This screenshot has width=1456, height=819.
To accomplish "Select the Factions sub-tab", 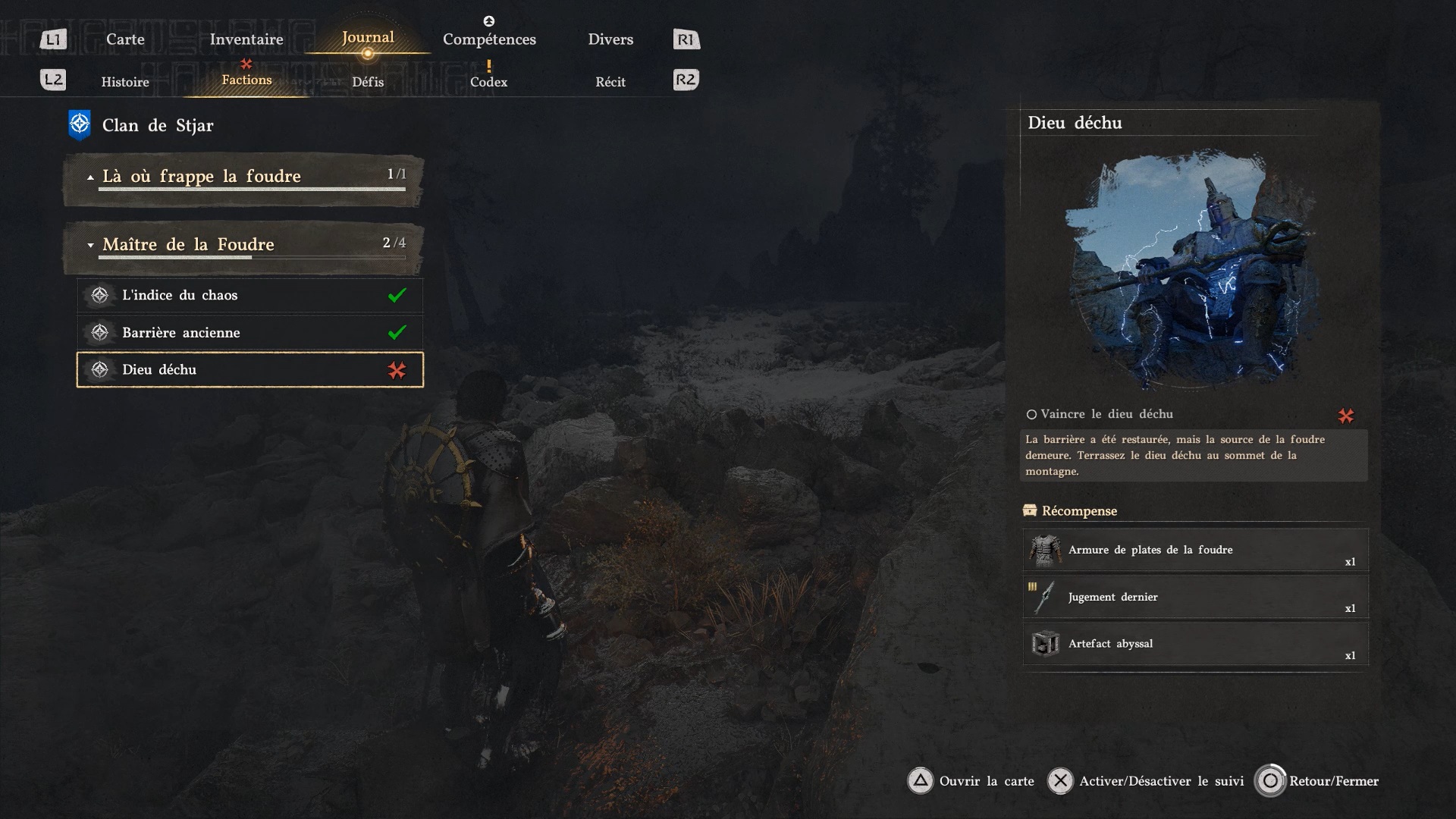I will pyautogui.click(x=246, y=80).
